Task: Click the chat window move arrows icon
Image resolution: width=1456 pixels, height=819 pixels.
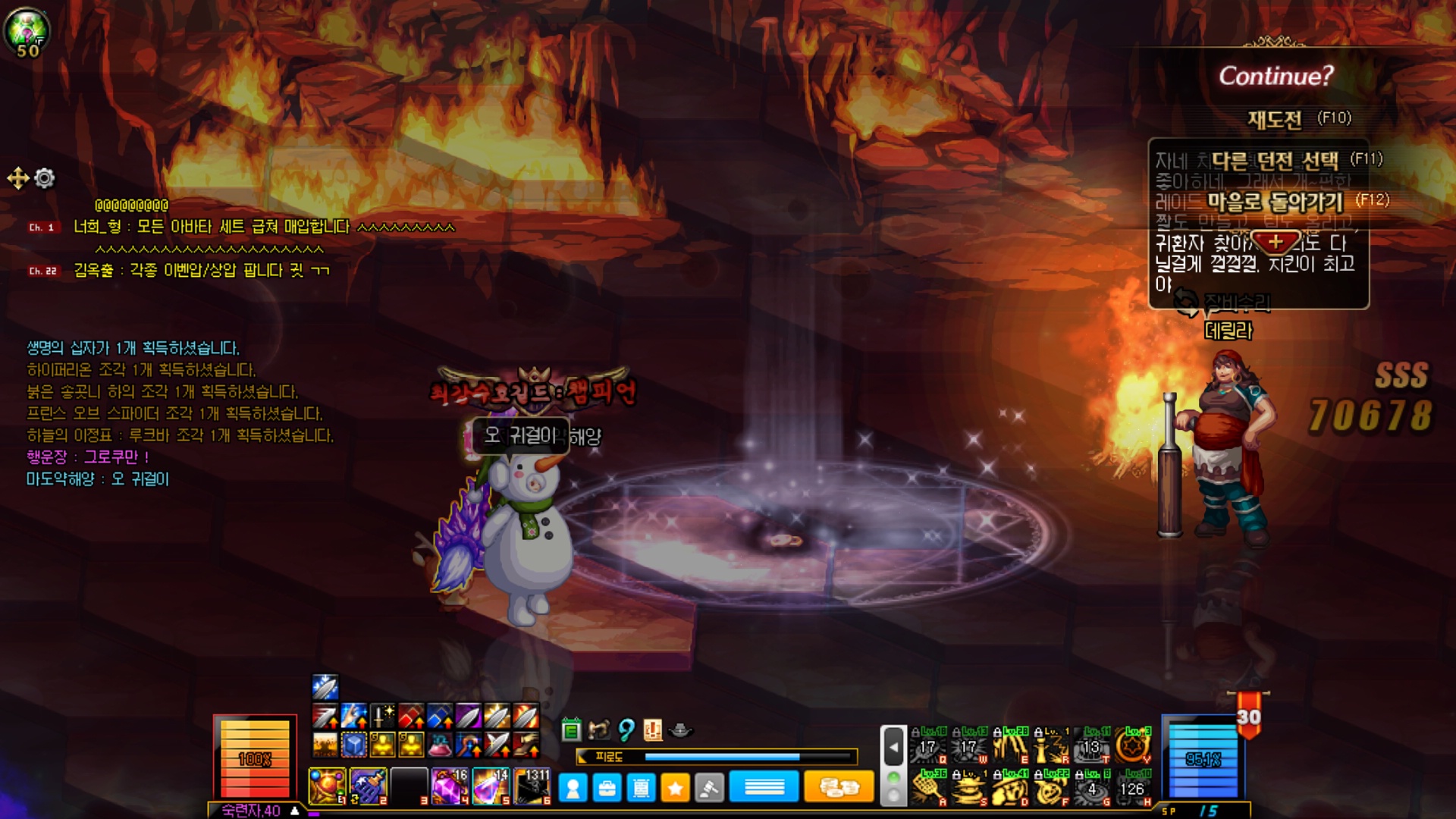Action: click(17, 178)
